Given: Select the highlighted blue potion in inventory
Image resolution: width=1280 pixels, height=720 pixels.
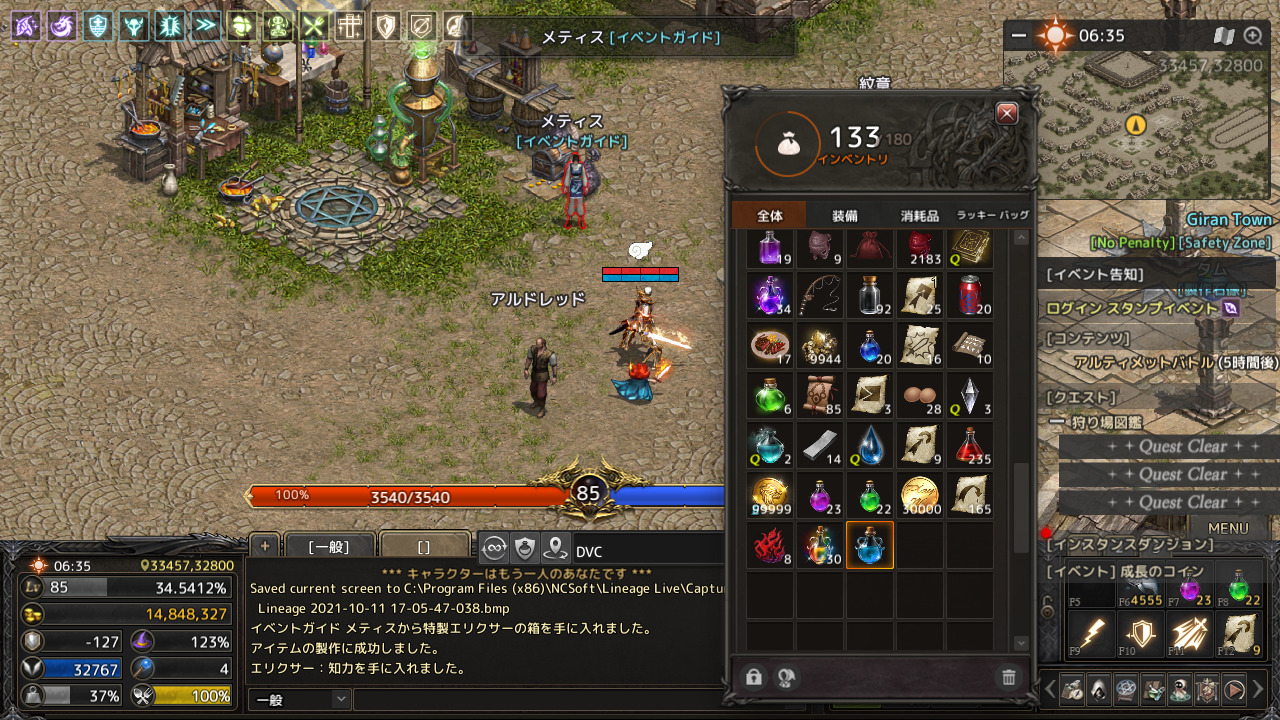Looking at the screenshot, I should point(869,545).
